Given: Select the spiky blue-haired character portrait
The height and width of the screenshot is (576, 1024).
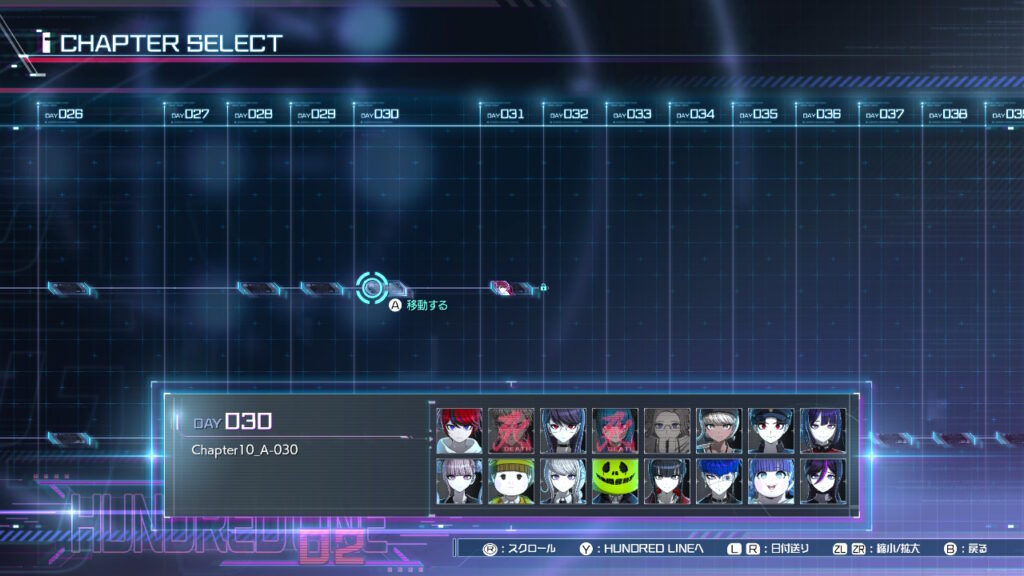Looking at the screenshot, I should [720, 481].
